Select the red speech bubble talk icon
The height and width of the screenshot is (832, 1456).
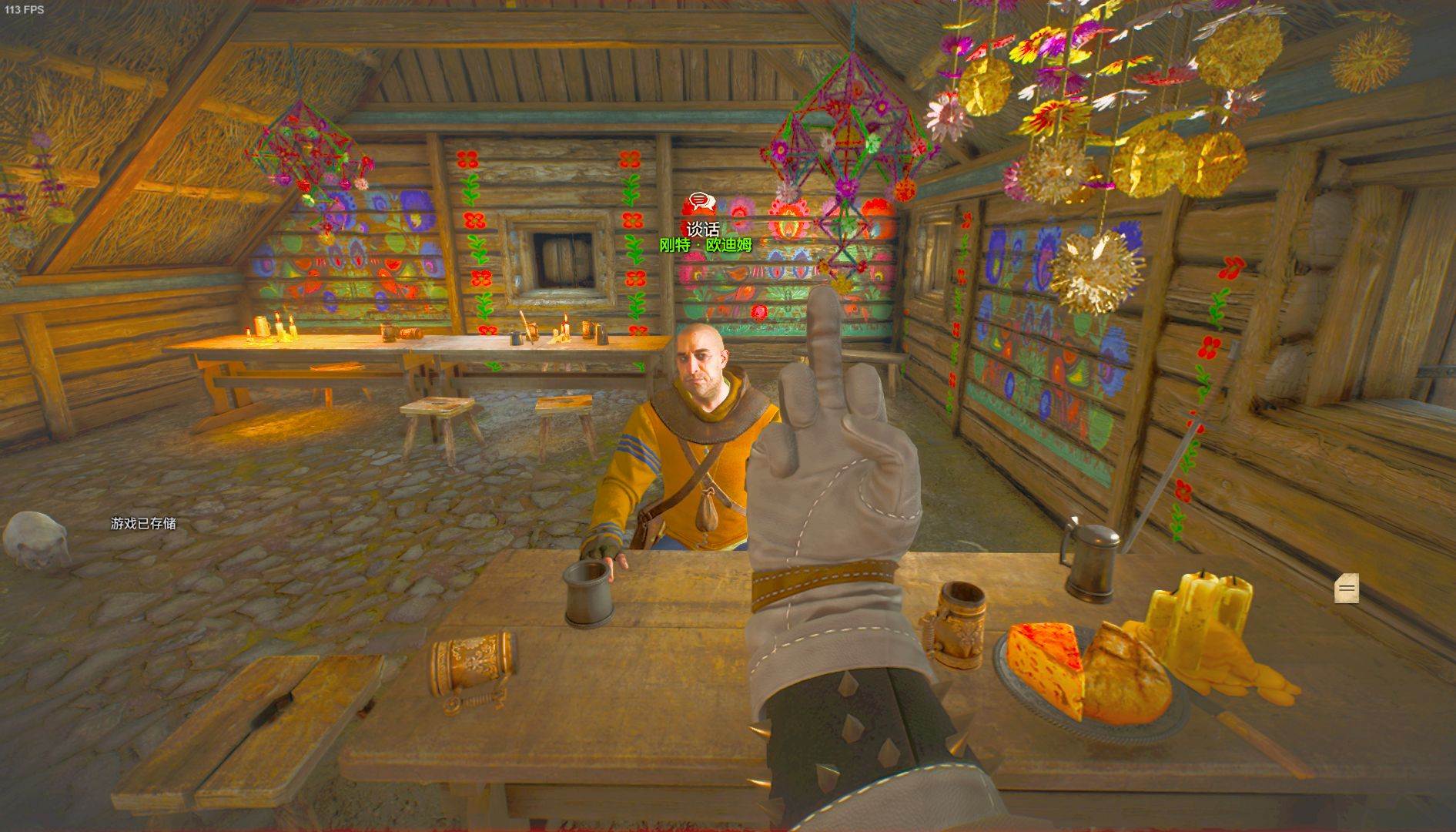[699, 204]
